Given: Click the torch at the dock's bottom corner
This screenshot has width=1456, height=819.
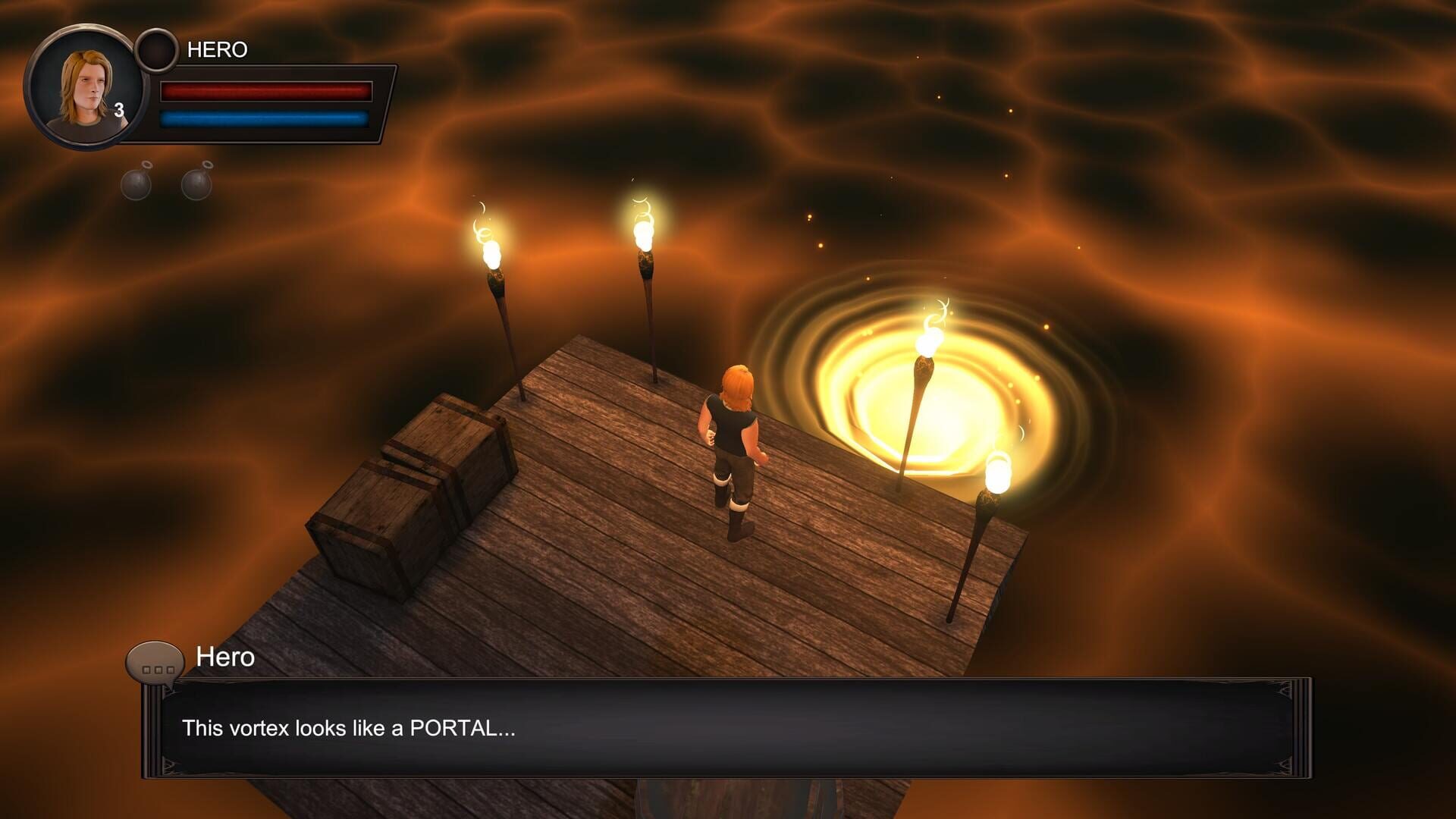Looking at the screenshot, I should (997, 470).
